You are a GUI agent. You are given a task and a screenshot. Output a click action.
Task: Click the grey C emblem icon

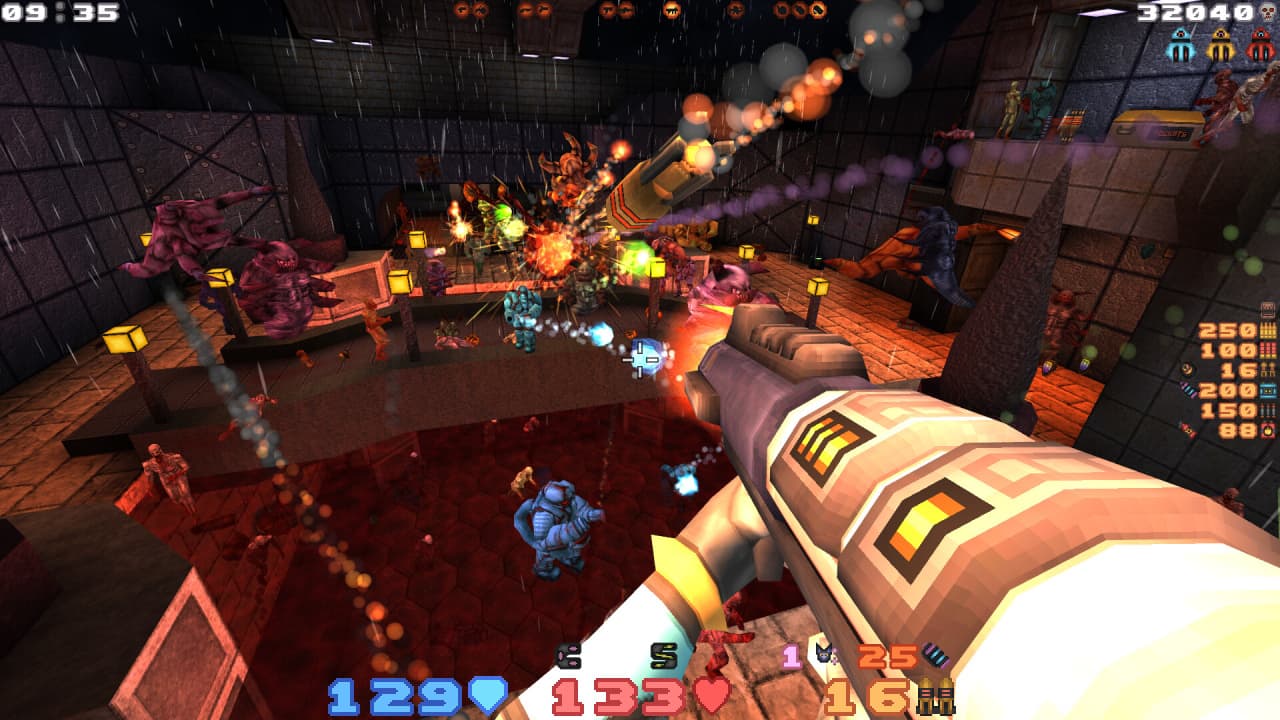pos(569,656)
